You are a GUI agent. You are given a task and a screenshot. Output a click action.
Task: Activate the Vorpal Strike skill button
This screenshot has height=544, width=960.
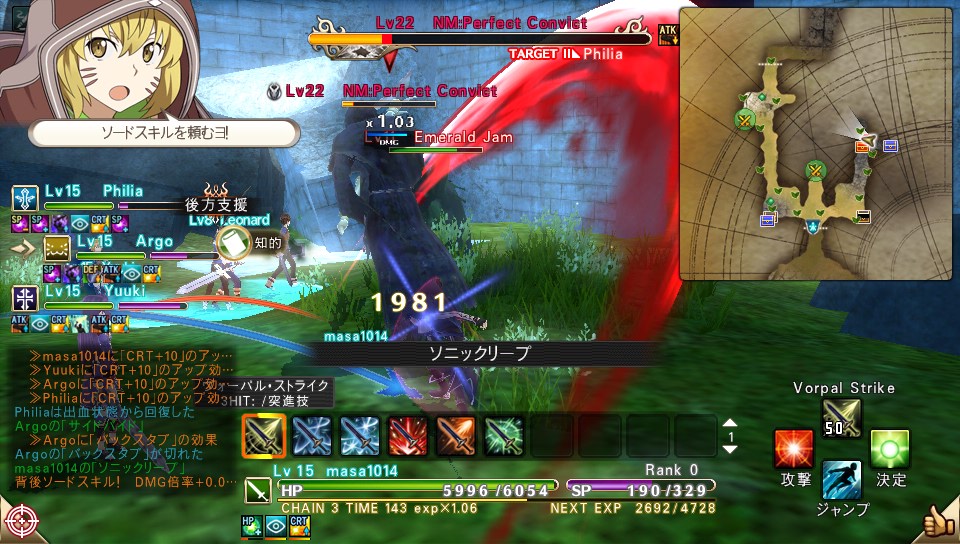(840, 418)
